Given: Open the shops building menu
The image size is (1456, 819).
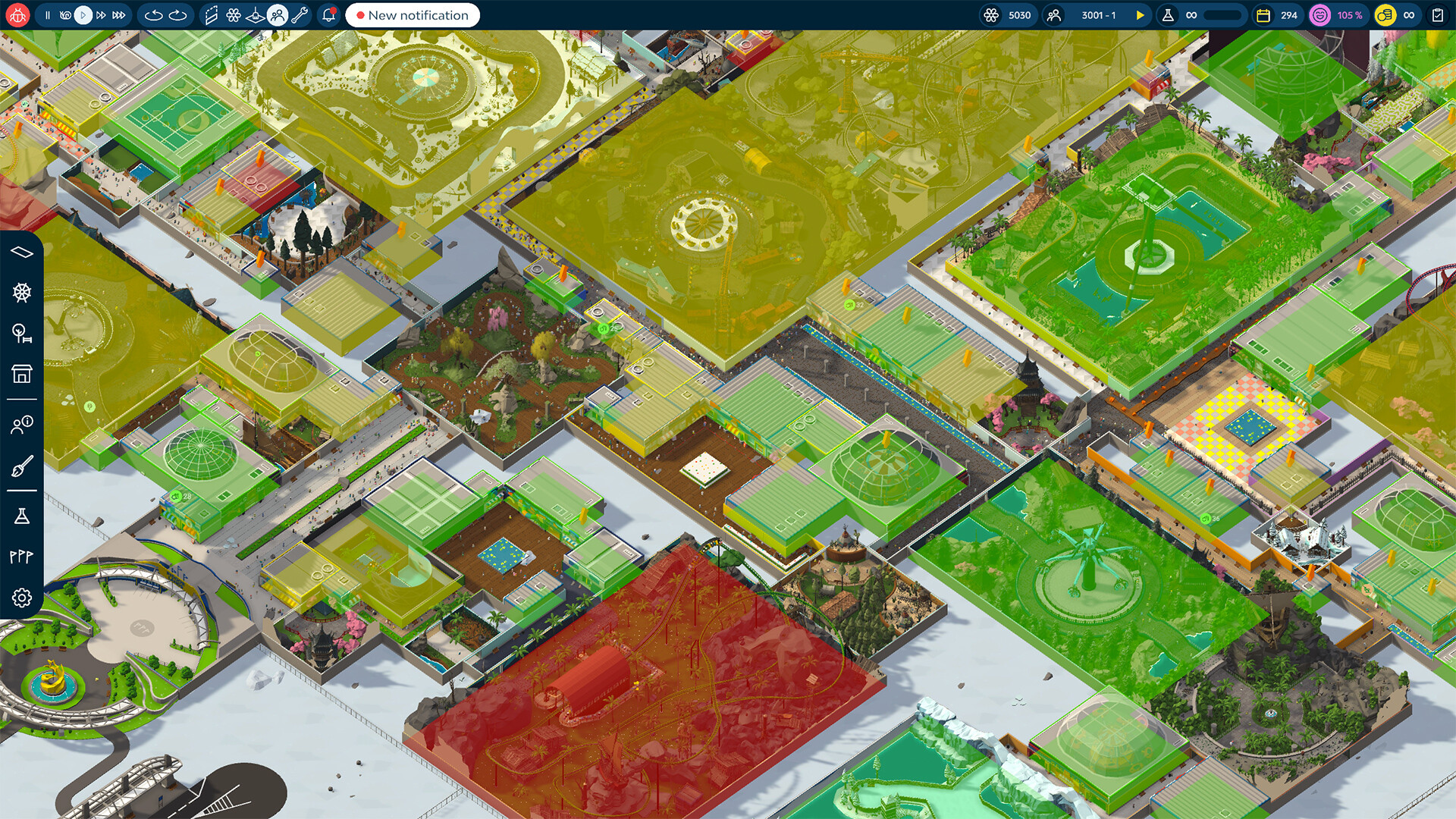Looking at the screenshot, I should 22,374.
